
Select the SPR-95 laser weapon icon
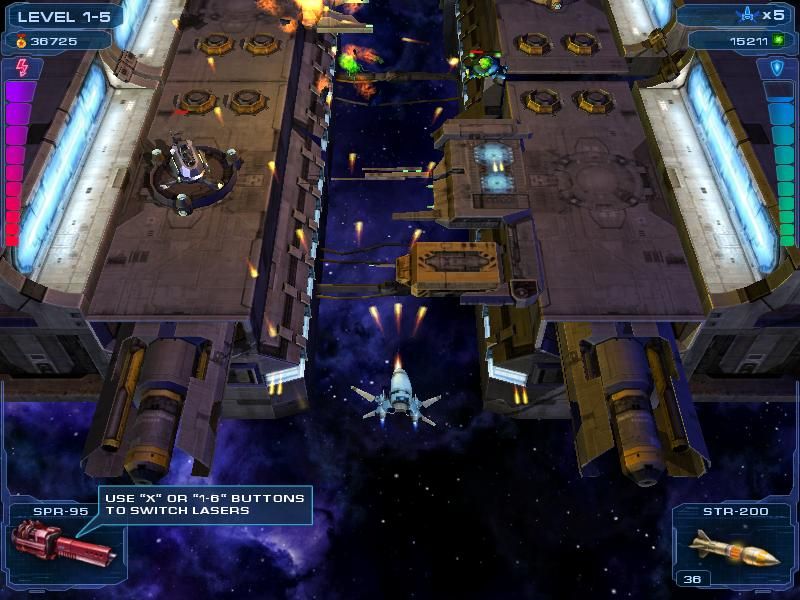62,545
